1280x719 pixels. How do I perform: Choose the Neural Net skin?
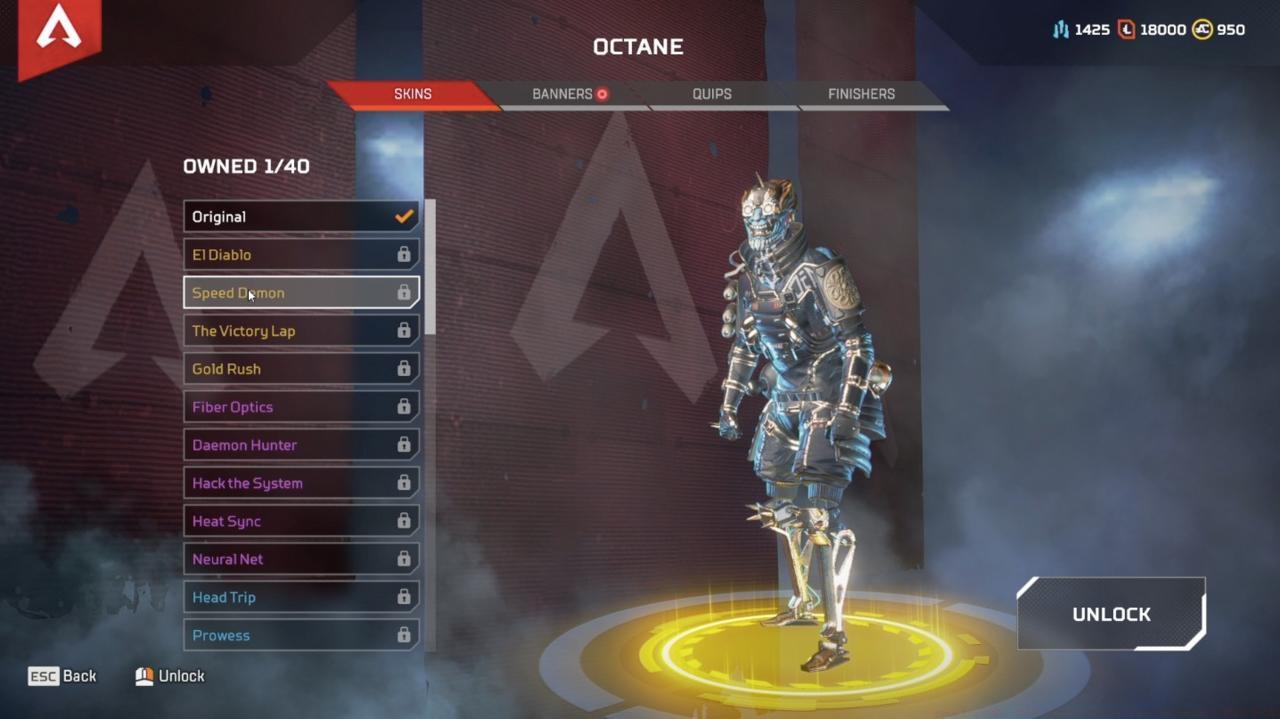(x=300, y=559)
